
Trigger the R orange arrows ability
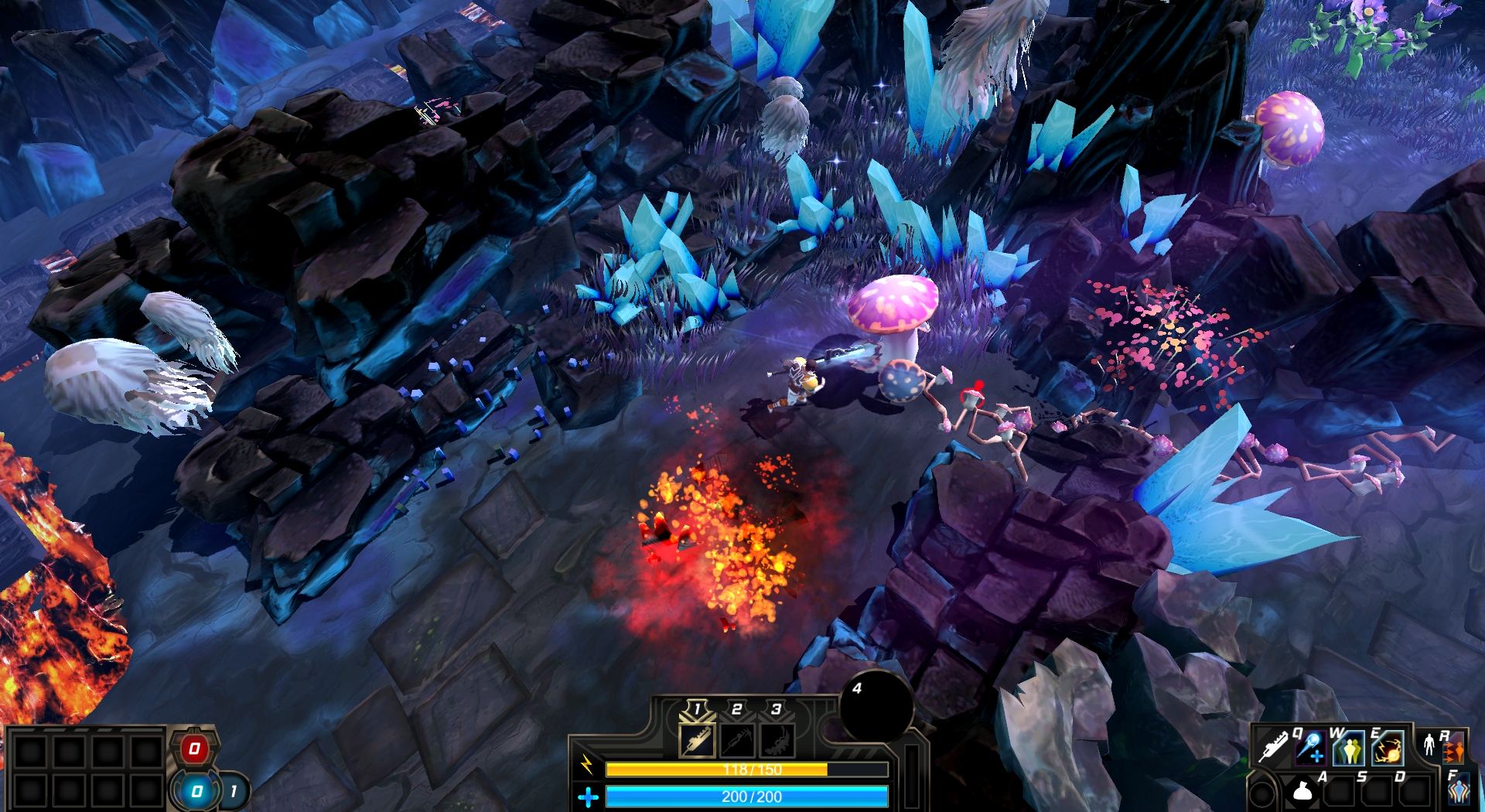click(x=1453, y=749)
